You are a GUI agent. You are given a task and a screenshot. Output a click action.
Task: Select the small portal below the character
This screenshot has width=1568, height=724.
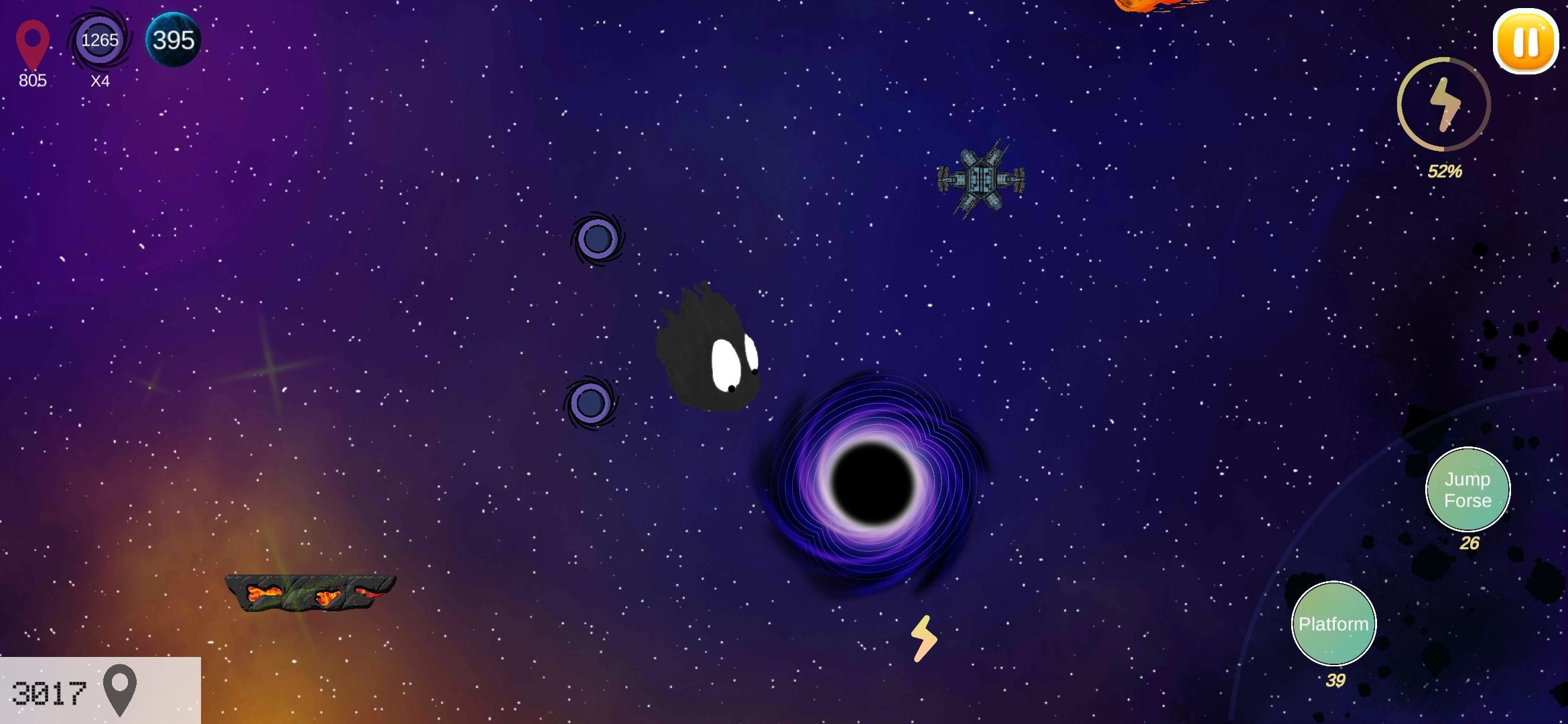(x=591, y=402)
